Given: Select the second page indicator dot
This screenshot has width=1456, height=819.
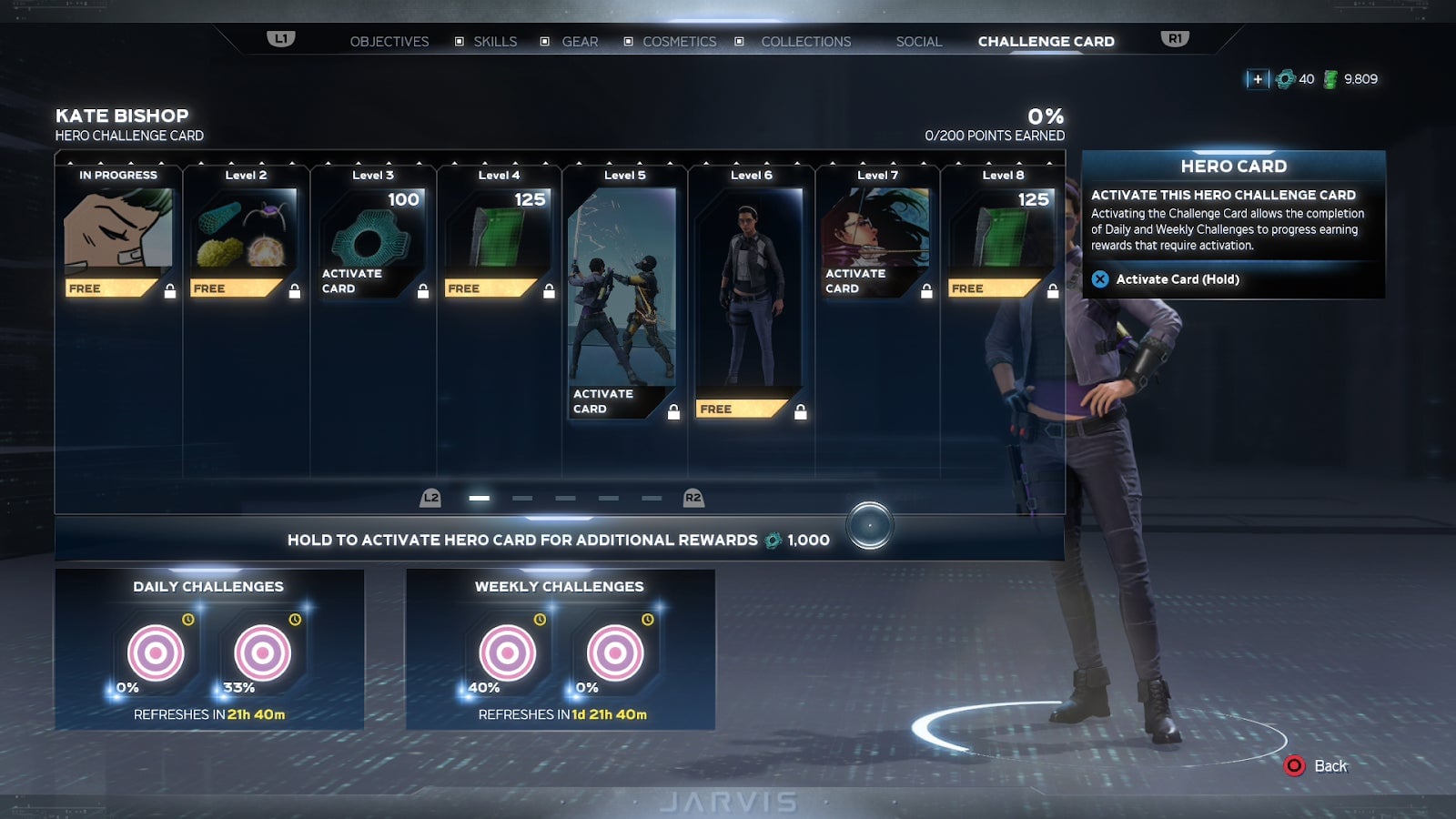Looking at the screenshot, I should (x=521, y=498).
